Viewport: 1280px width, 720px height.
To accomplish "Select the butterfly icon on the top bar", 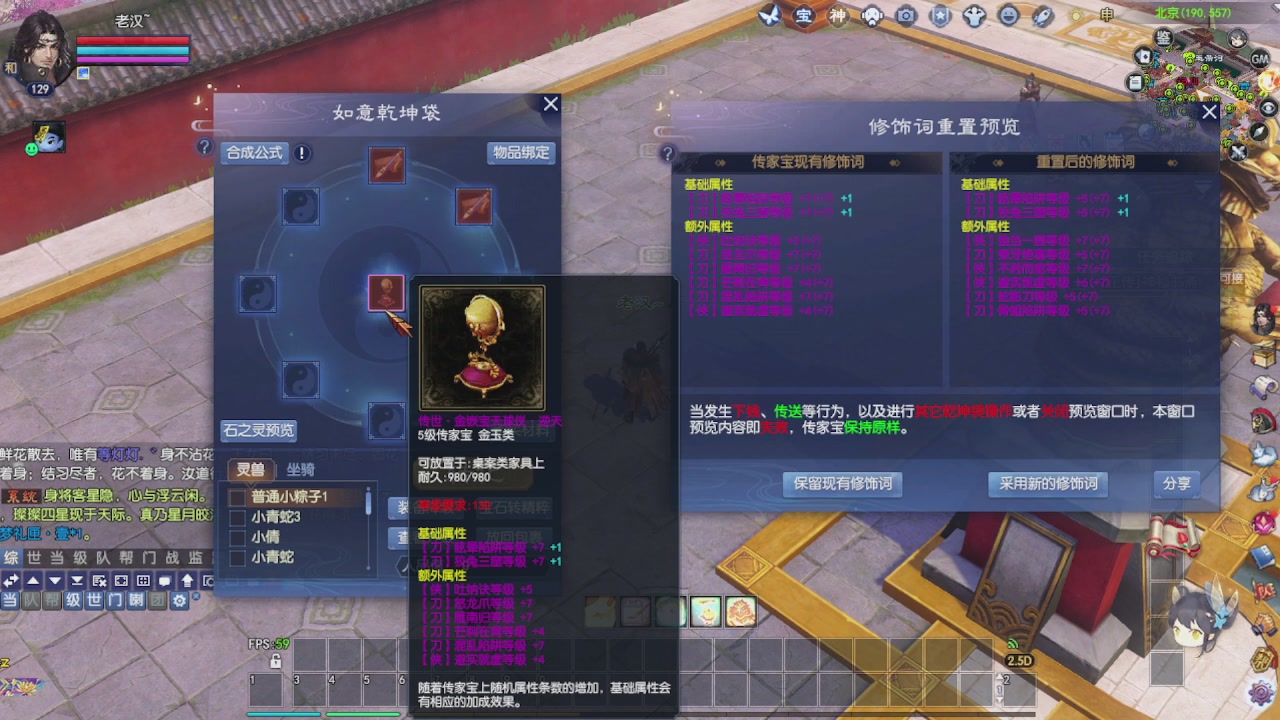I will tap(768, 15).
